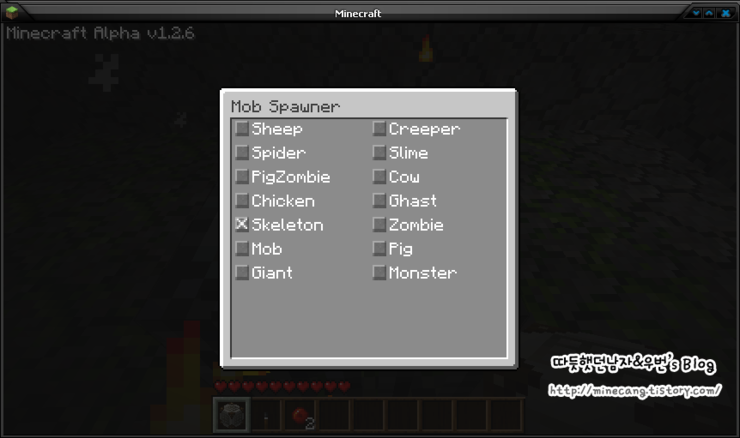Image resolution: width=740 pixels, height=438 pixels.
Task: Minimize the window with the down arrow
Action: (697, 13)
